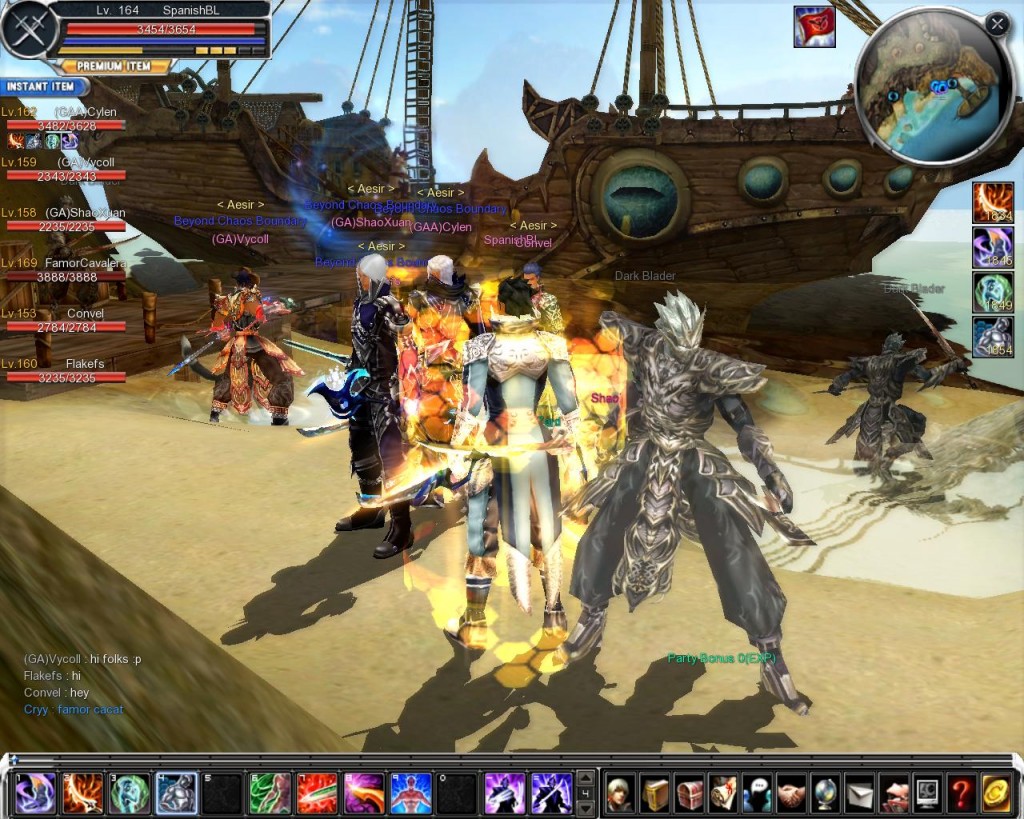Click the Instant Item button
The width and height of the screenshot is (1024, 819).
[x=41, y=87]
